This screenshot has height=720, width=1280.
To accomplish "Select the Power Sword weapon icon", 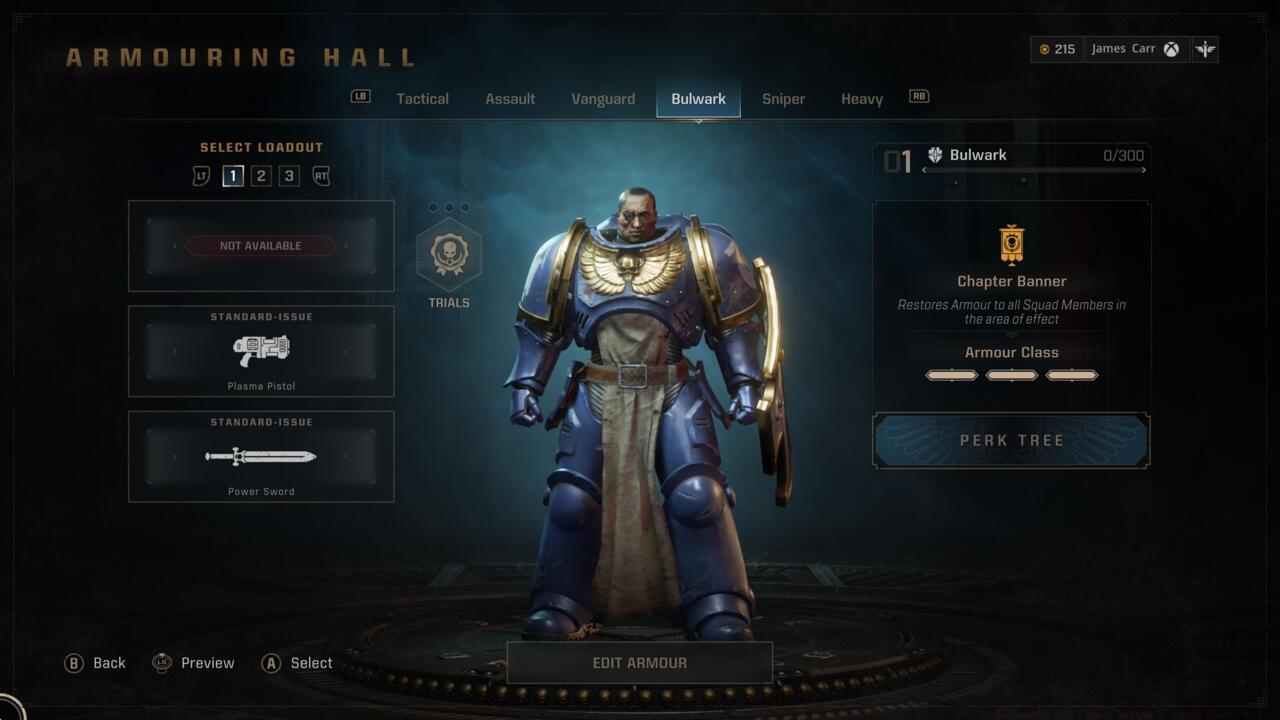I will click(261, 458).
